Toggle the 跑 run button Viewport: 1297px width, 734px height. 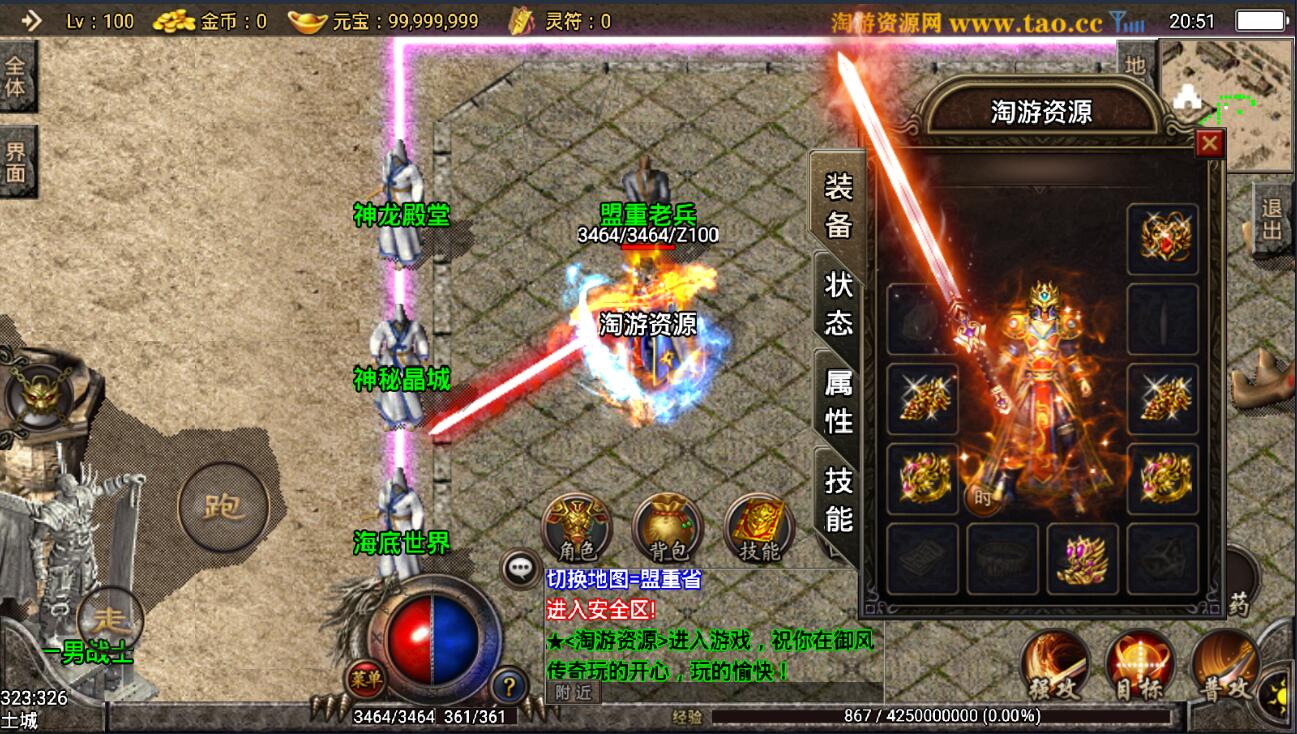point(223,507)
